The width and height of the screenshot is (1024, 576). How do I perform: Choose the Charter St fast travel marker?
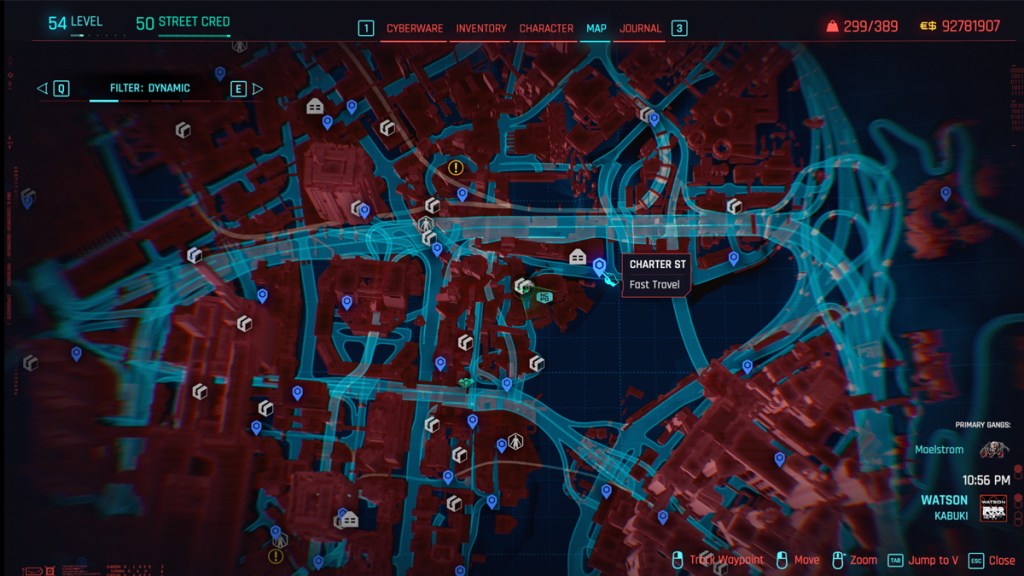click(x=599, y=266)
